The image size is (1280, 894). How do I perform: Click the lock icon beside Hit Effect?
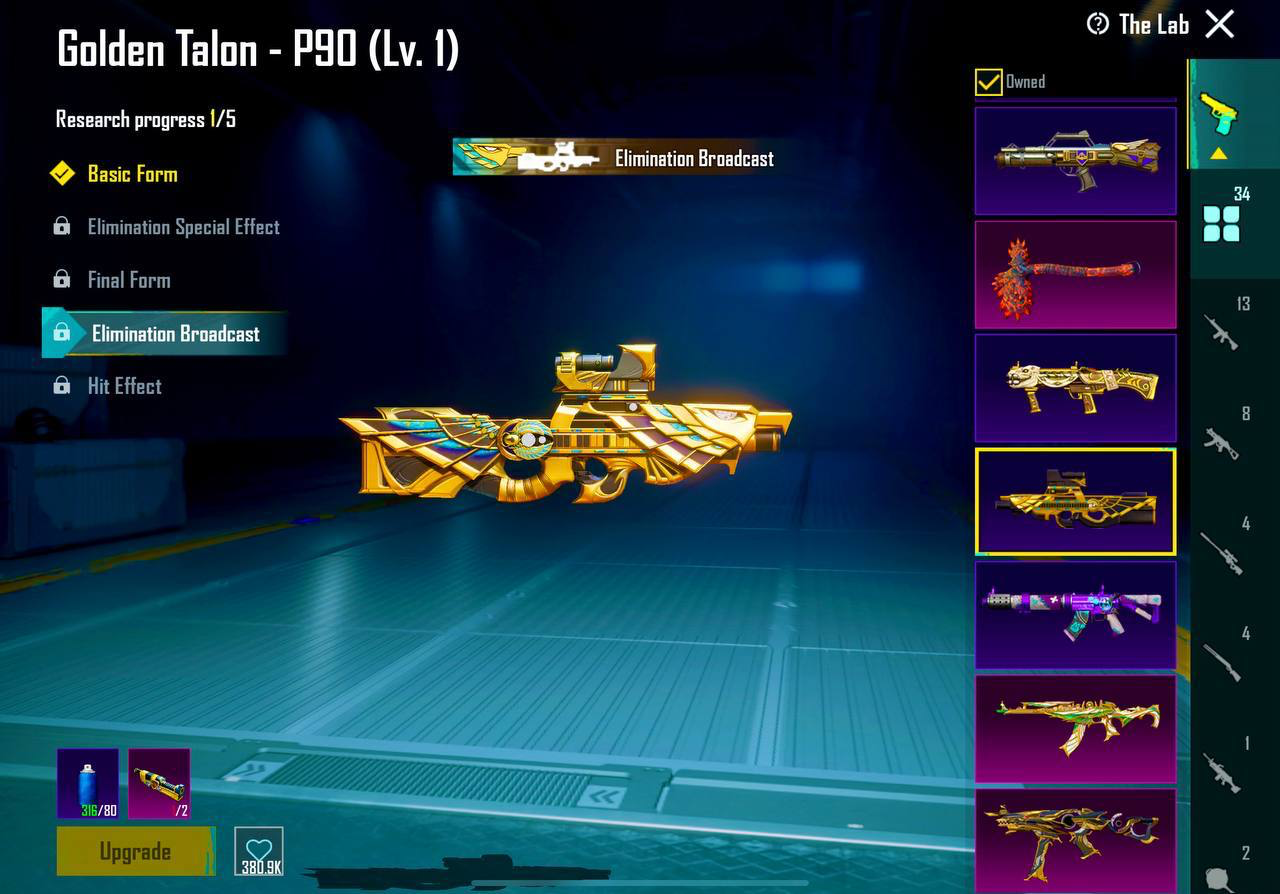pyautogui.click(x=62, y=386)
